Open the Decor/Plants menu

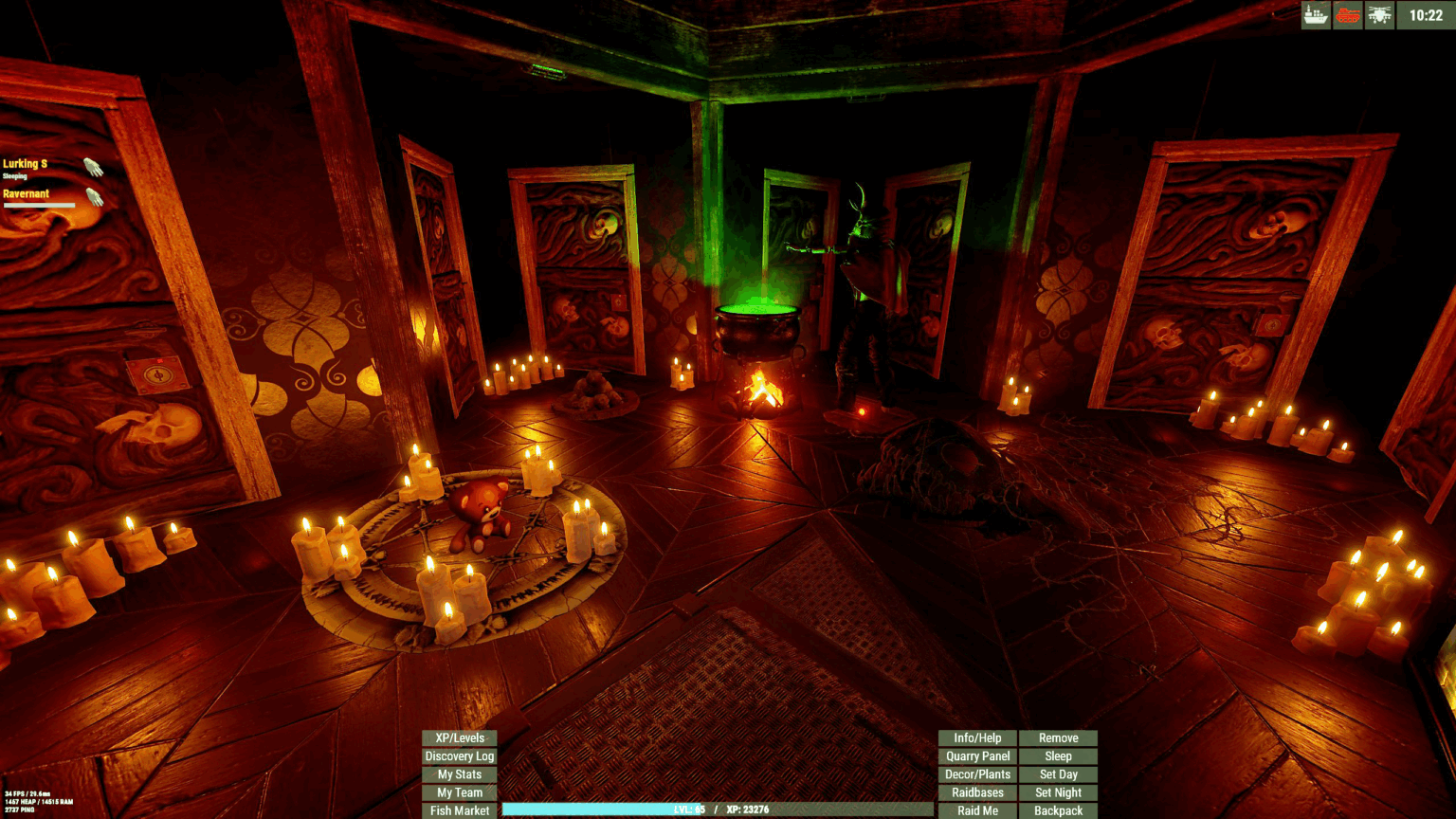[977, 774]
